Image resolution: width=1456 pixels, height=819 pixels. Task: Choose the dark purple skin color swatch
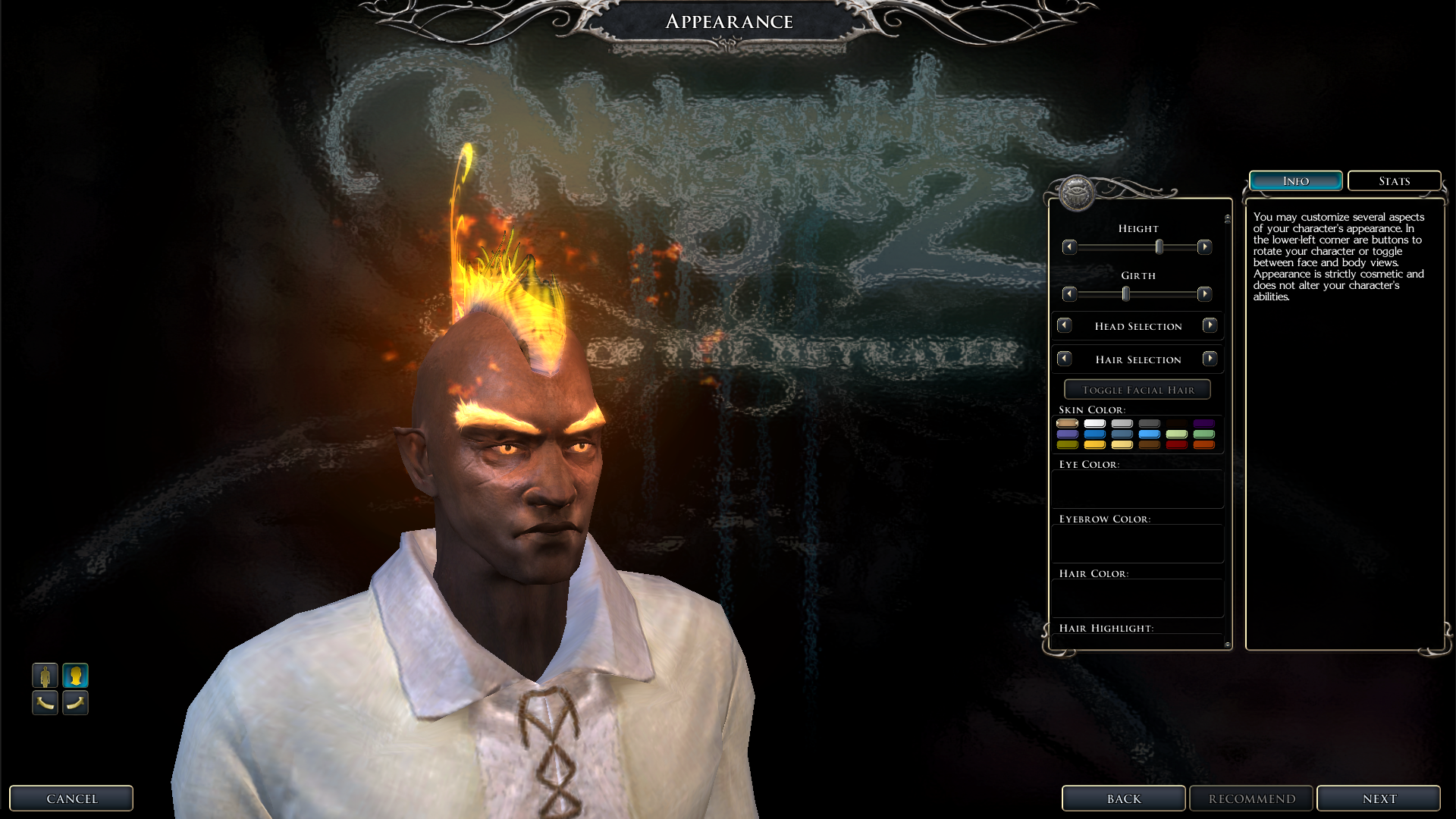(1203, 423)
